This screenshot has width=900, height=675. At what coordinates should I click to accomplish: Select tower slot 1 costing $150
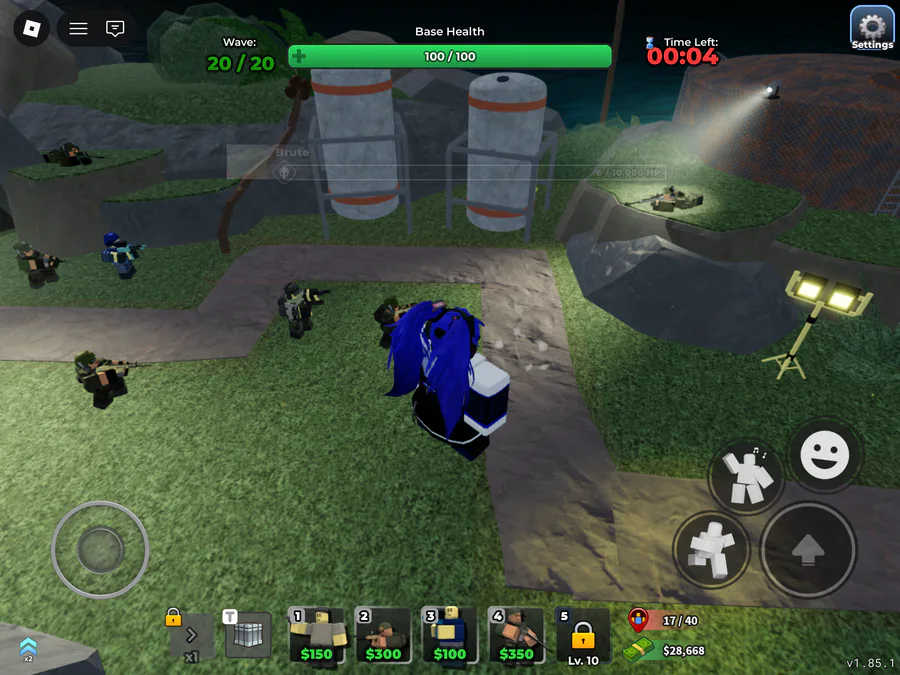(x=316, y=636)
